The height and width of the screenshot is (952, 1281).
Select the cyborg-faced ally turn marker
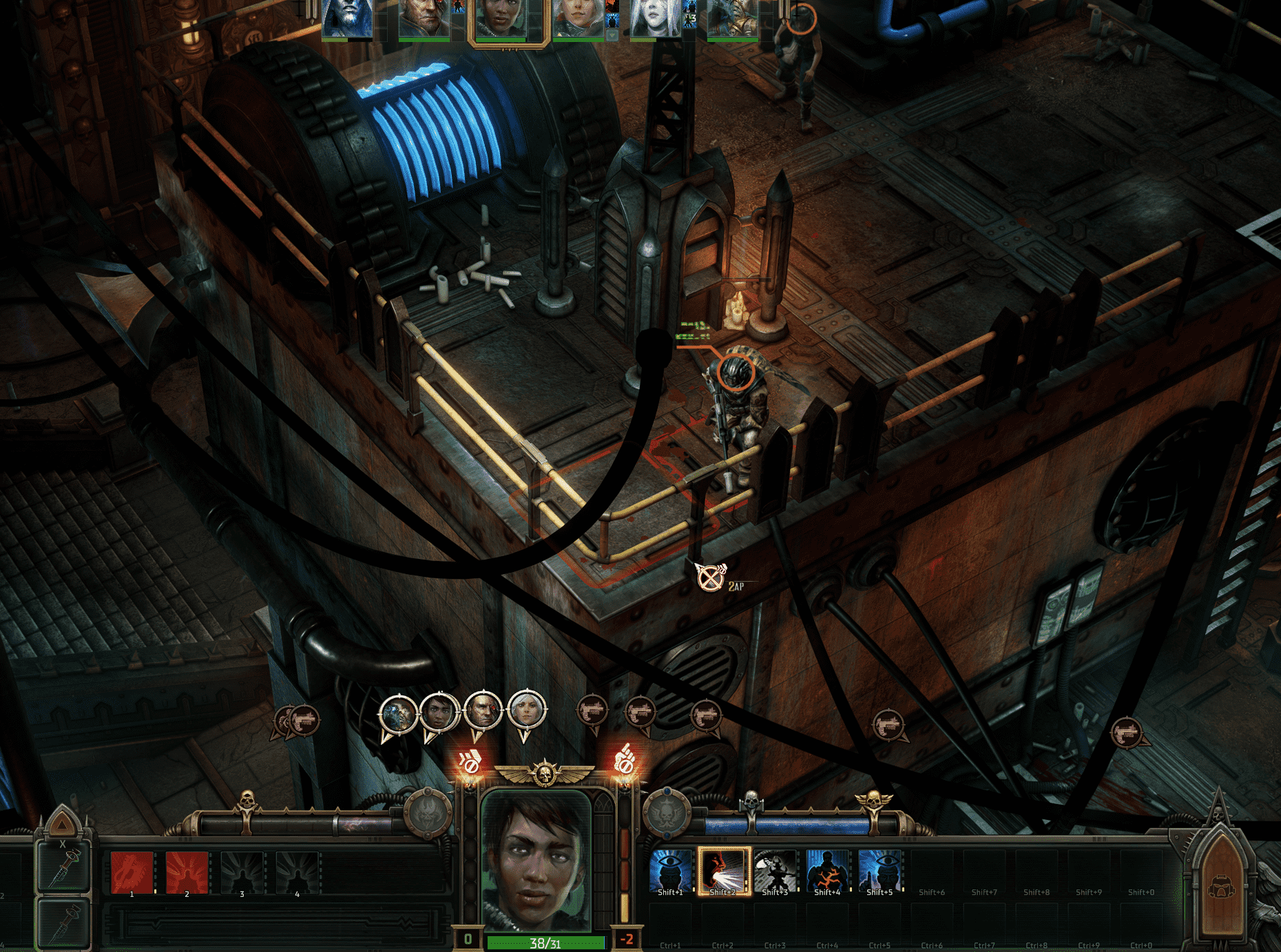tap(398, 714)
